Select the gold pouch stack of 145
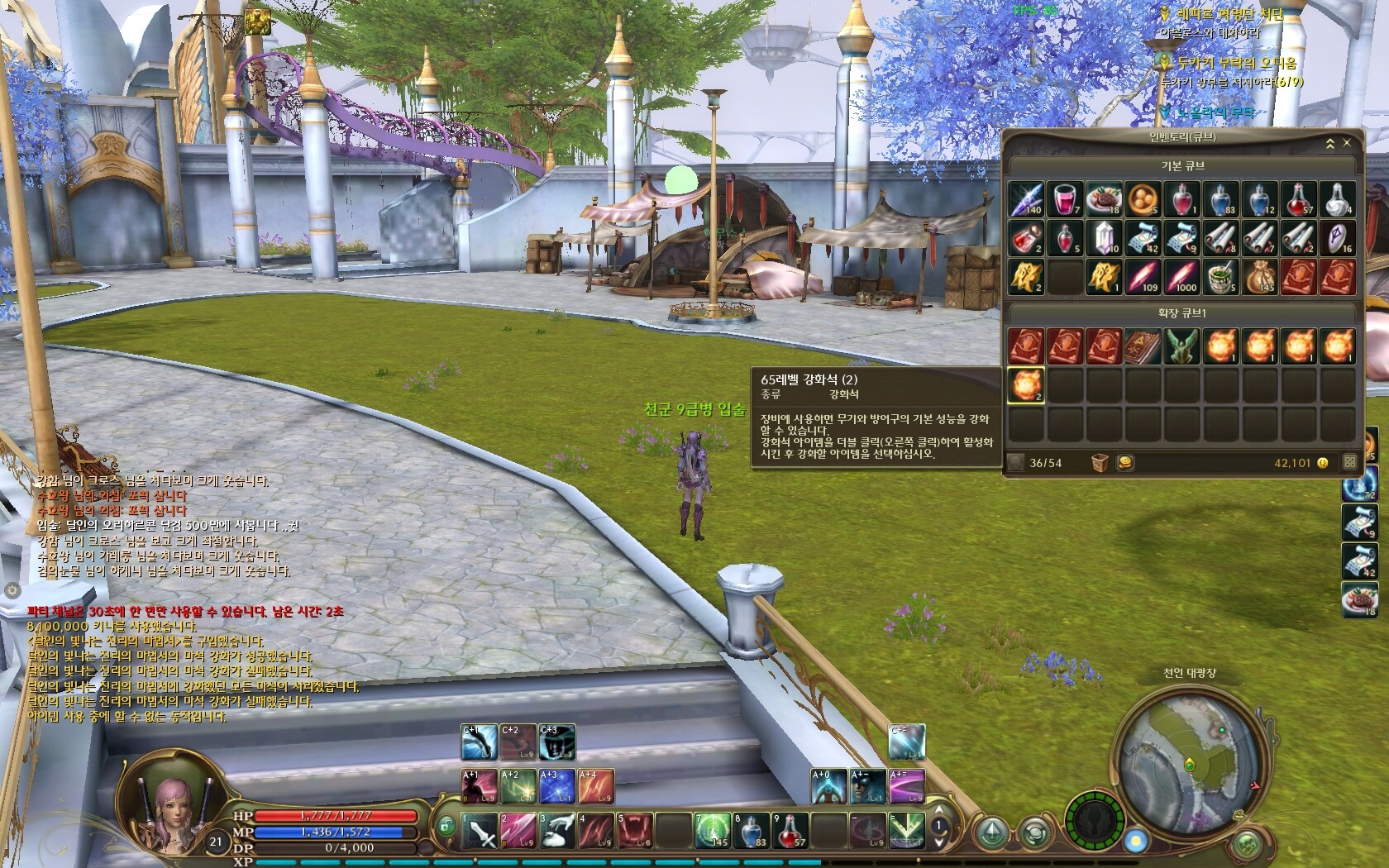Screen dimensions: 1389x868 pyautogui.click(x=1260, y=277)
